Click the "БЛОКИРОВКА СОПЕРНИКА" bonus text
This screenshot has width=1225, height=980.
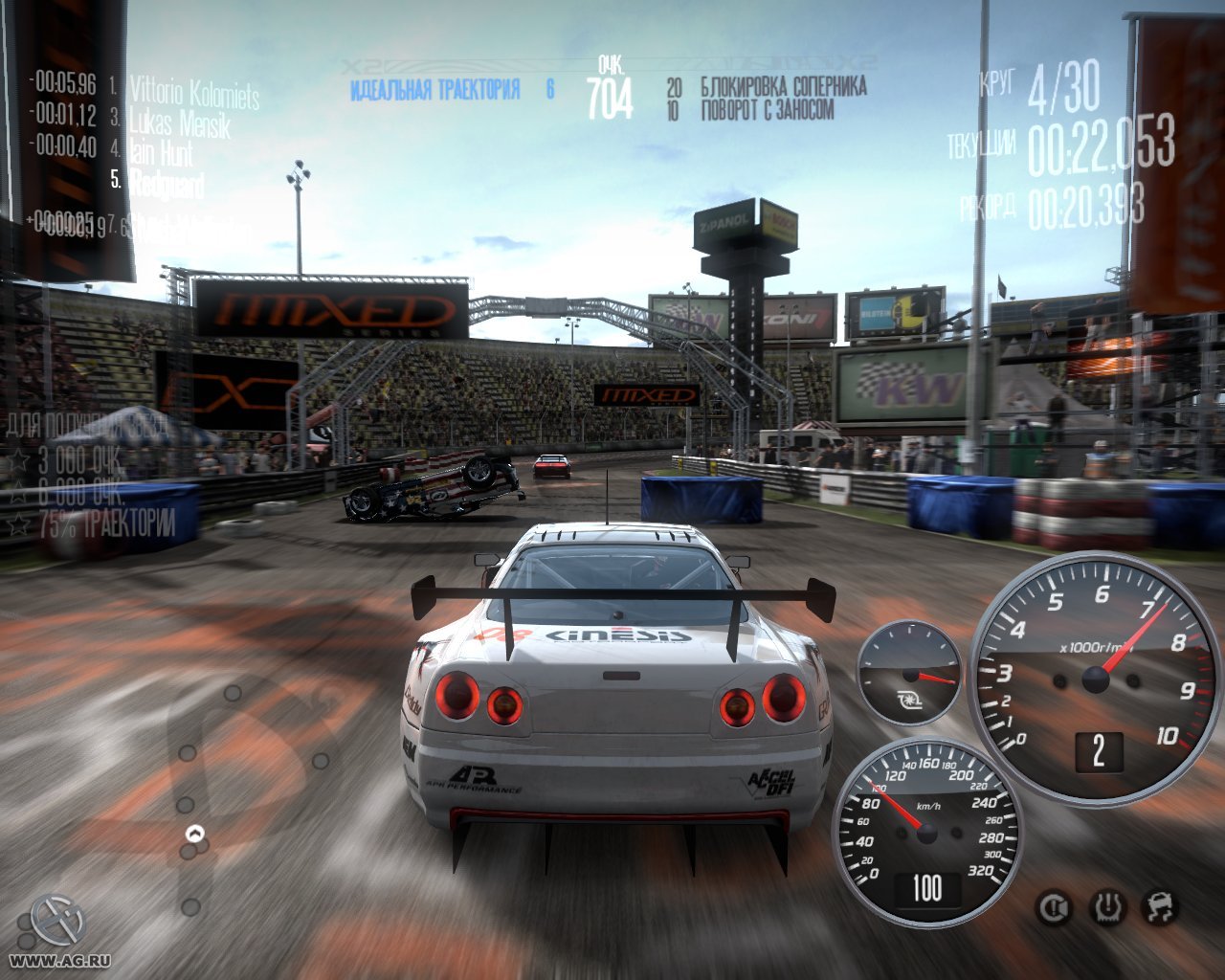coord(783,86)
